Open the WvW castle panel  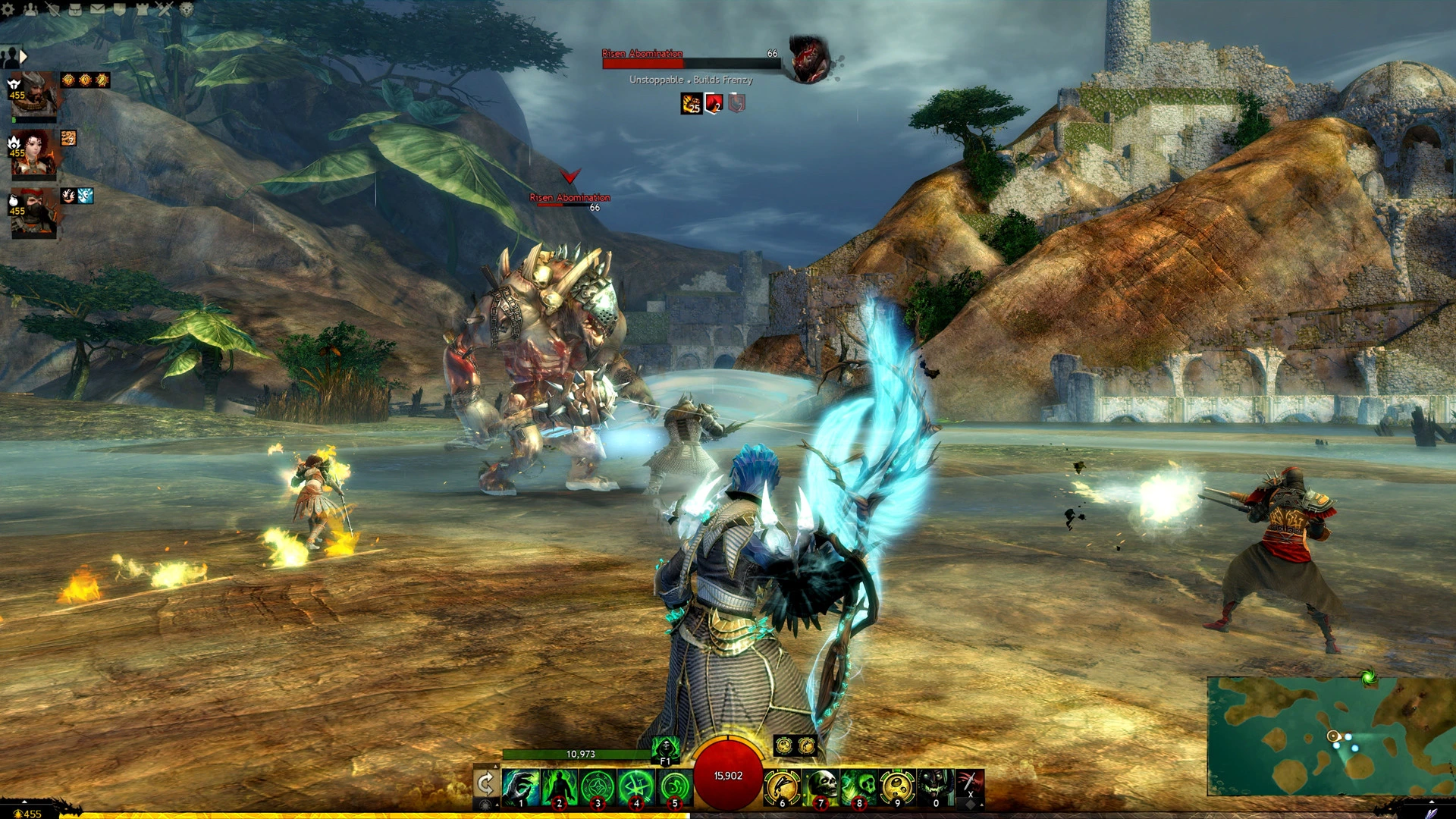point(143,8)
